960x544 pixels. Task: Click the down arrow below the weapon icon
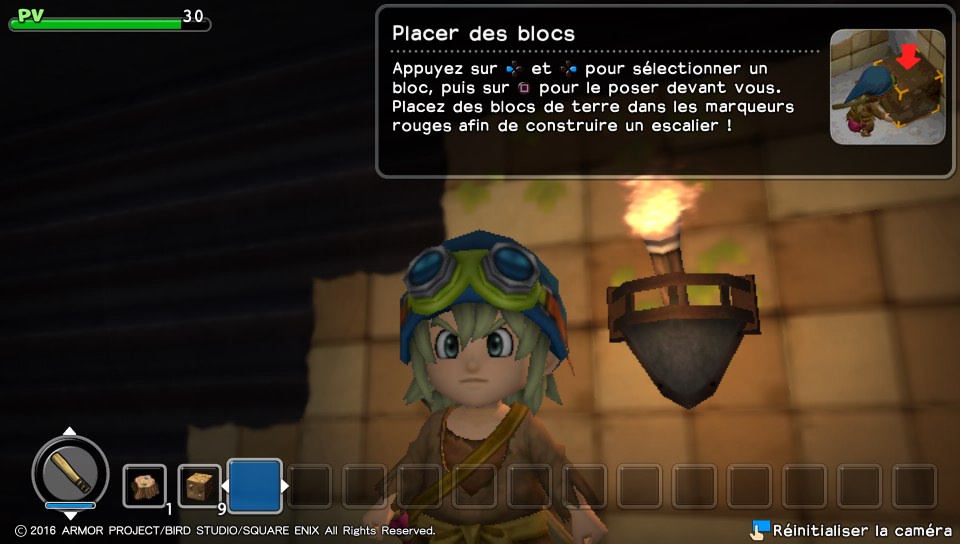click(70, 515)
